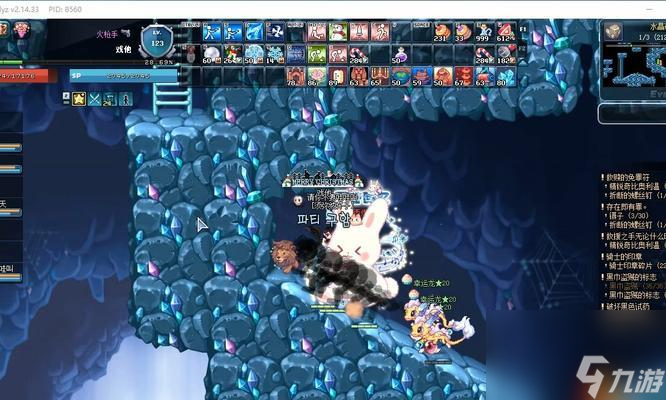The image size is (666, 400).
Task: Click the gold star buff icon
Action: pyautogui.click(x=79, y=98)
